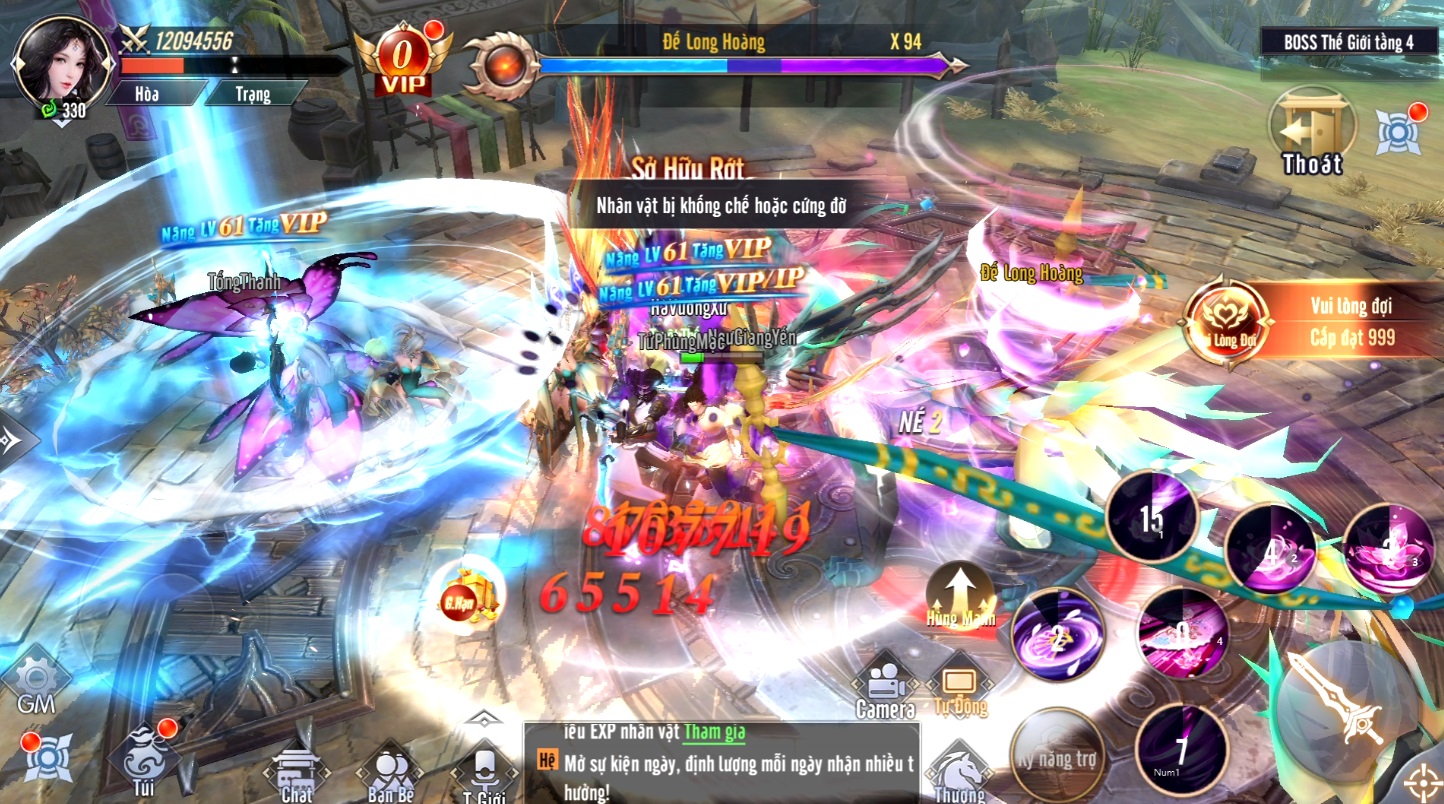Use the skill showing cooldown 15
1444x804 pixels.
point(1151,518)
